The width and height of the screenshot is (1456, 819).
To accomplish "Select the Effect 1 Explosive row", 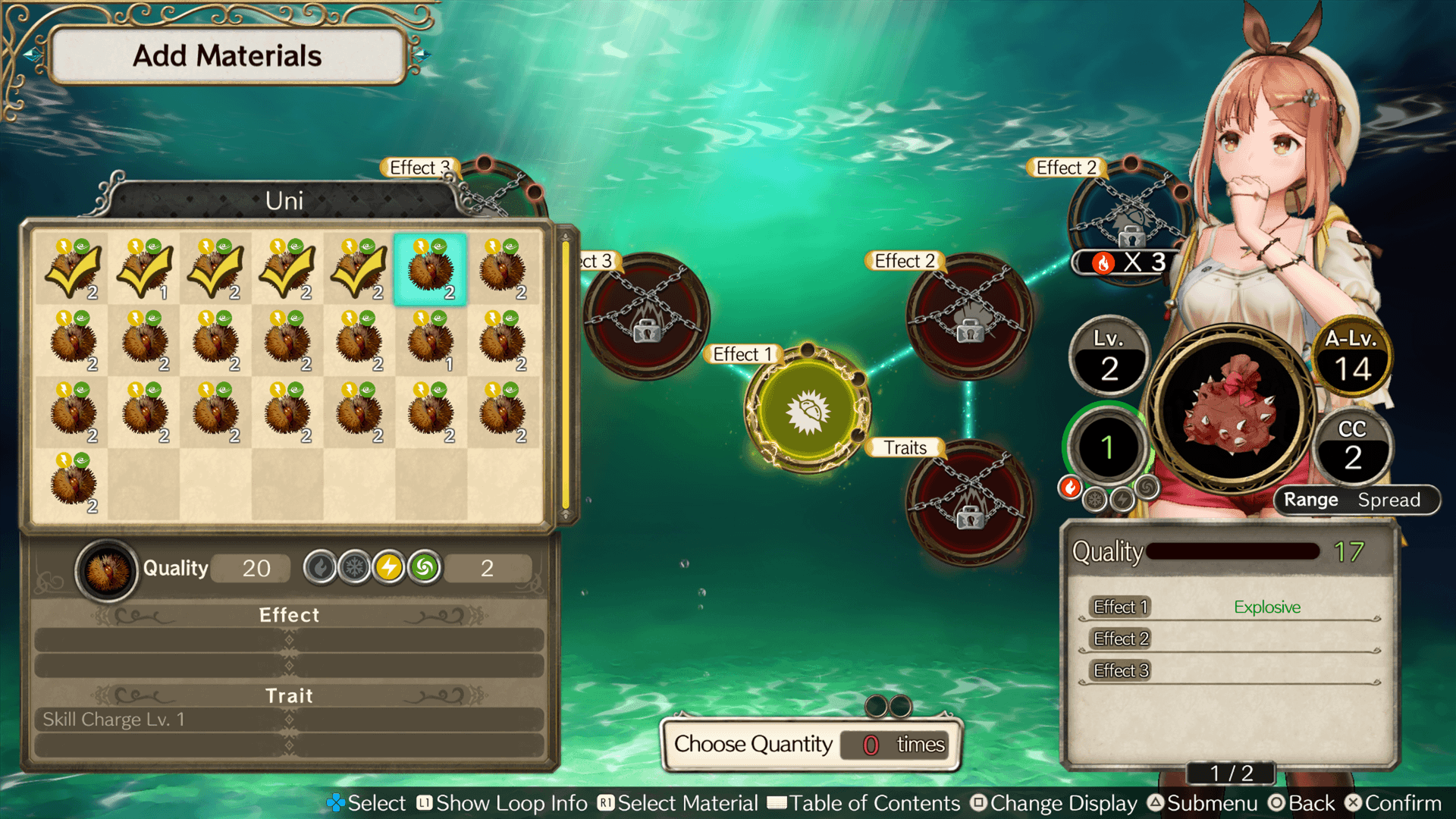I will 1228,607.
